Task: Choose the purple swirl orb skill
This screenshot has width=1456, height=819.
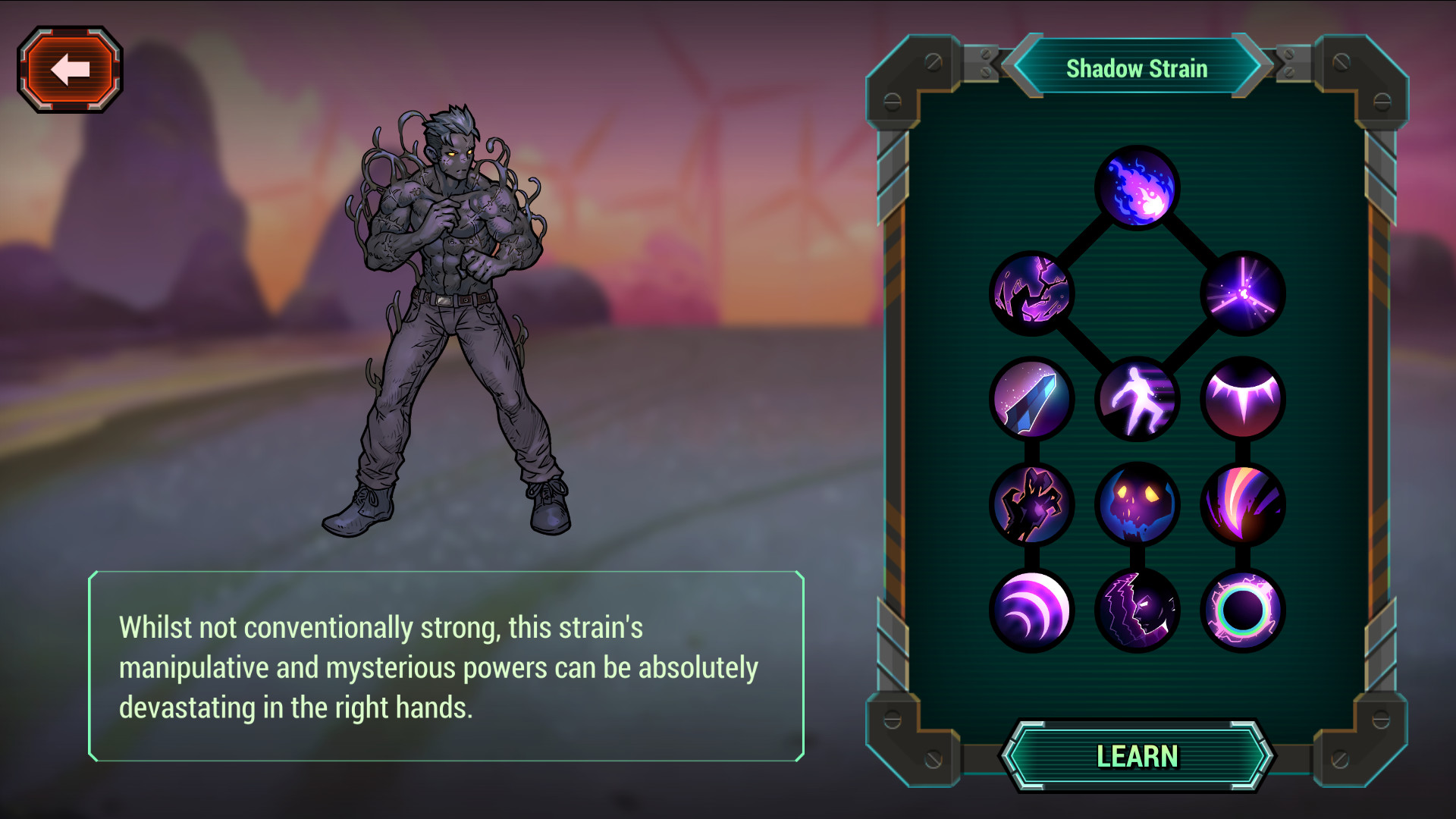Action: pos(1031,610)
